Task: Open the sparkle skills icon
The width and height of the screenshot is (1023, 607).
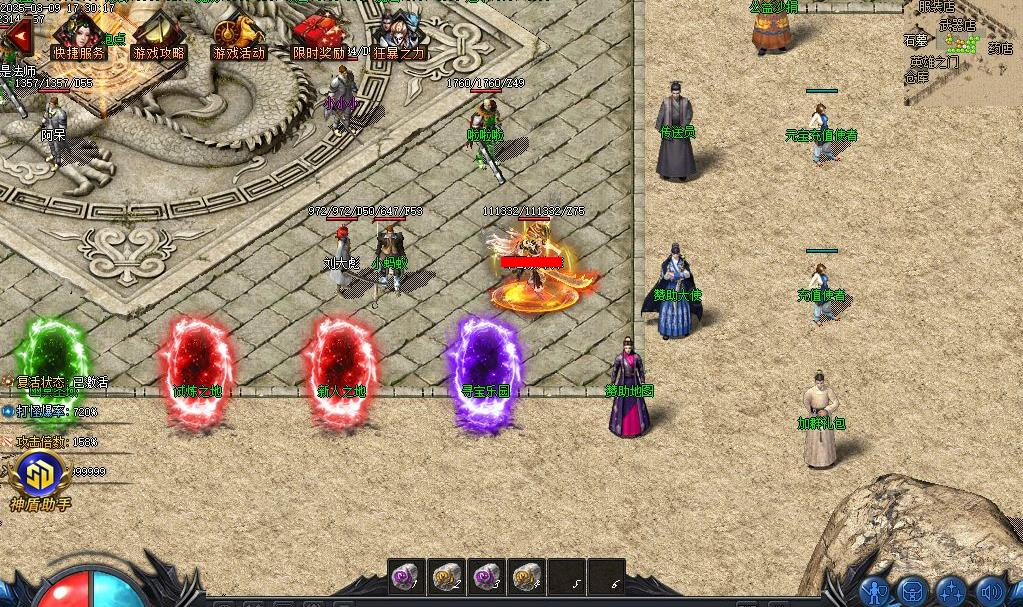Action: [950, 592]
